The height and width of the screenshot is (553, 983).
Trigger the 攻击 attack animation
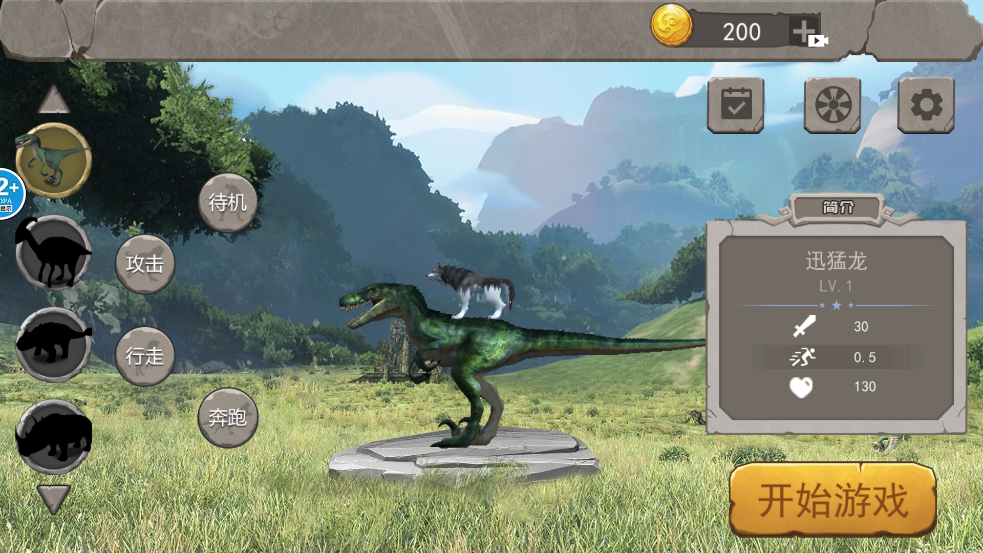click(145, 264)
